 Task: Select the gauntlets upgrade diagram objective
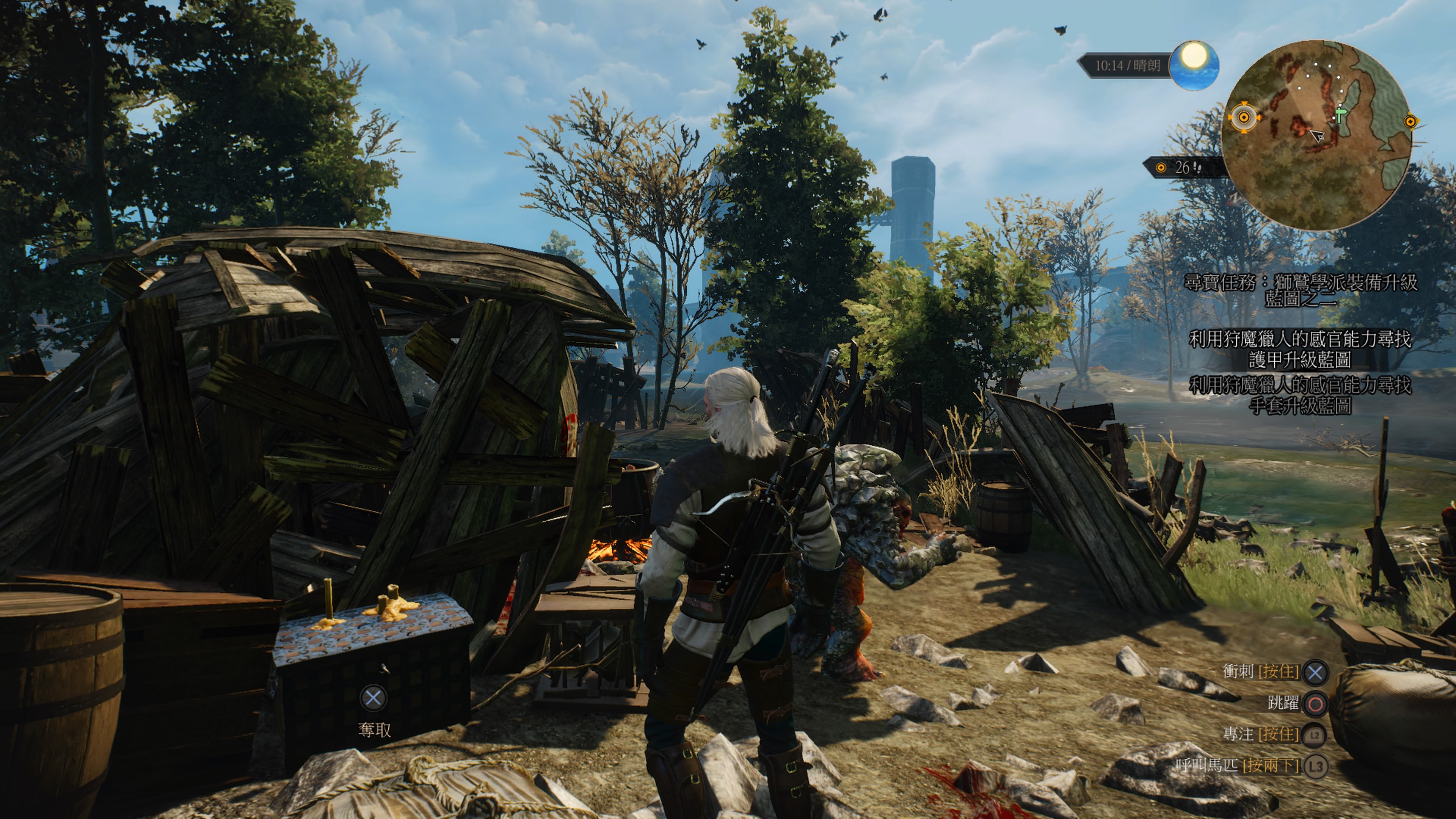pos(1301,395)
